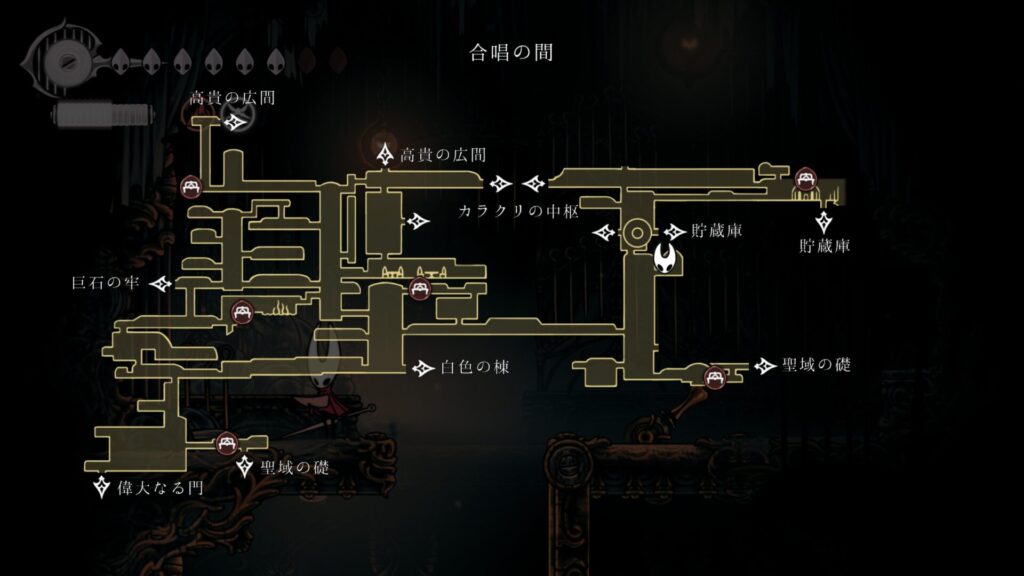Choose the 白色の棟 exit label
The image size is (1024, 576).
point(475,368)
